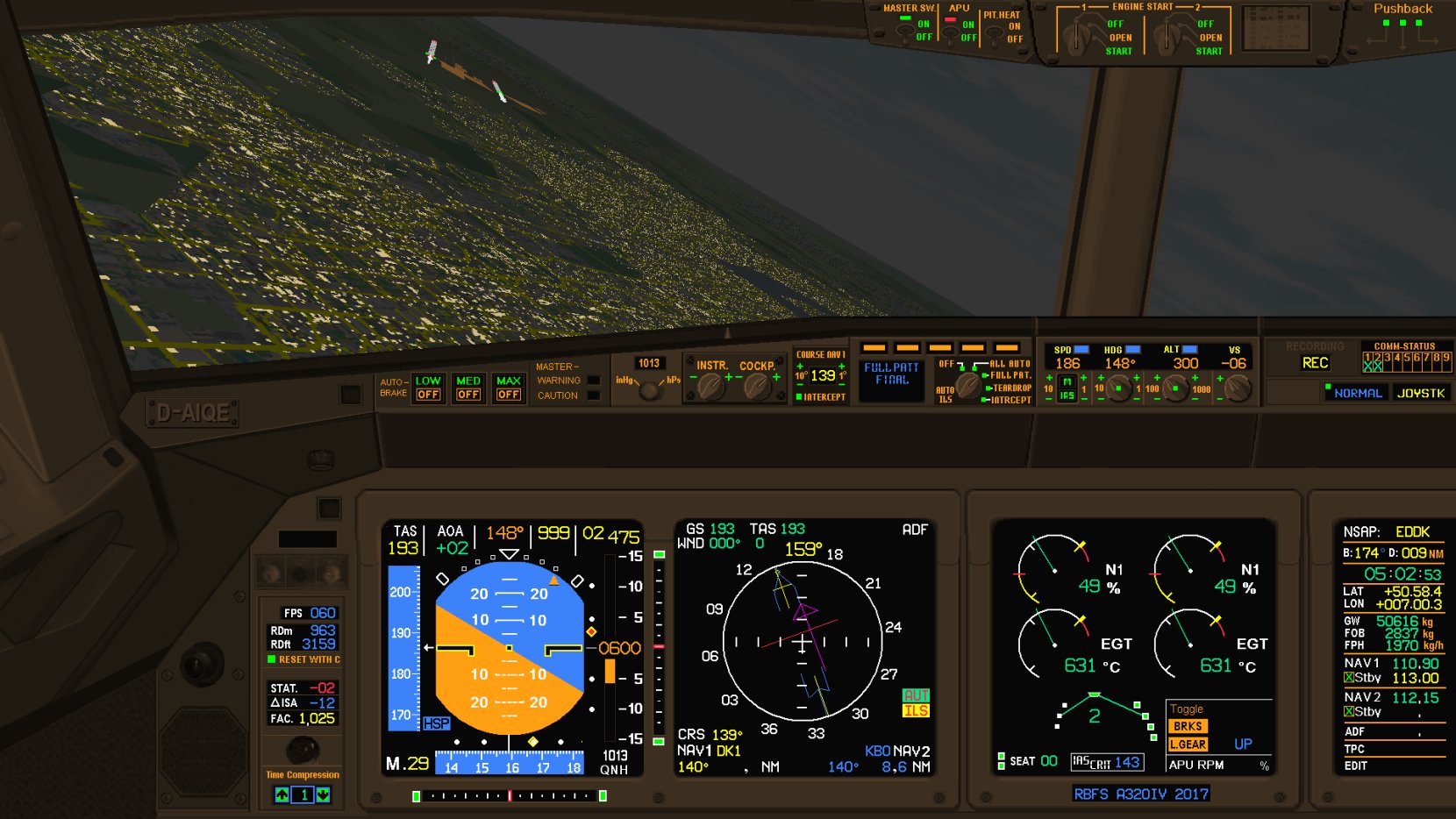Screen dimensions: 1456x819
Task: Click the inHg/hPa barometer knob
Action: point(649,390)
